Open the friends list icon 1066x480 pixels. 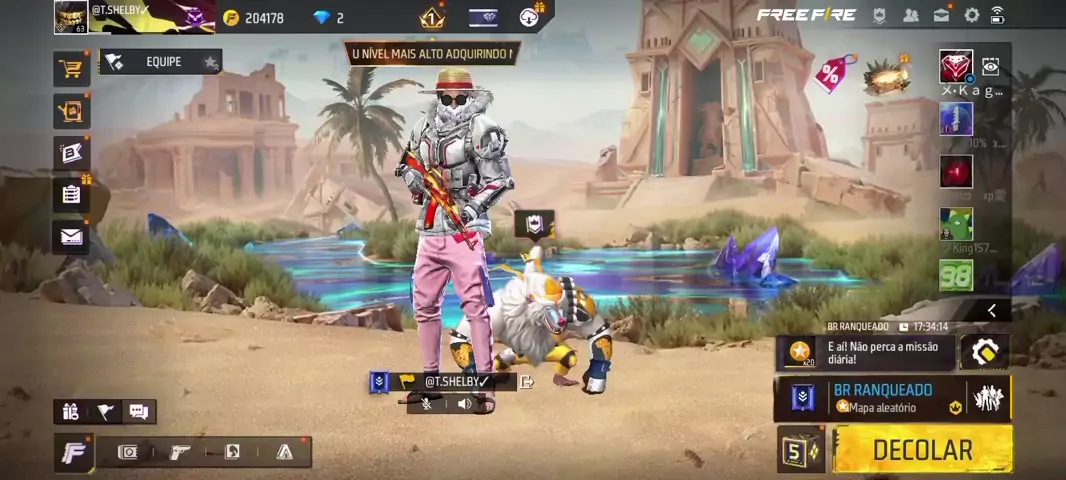(911, 15)
